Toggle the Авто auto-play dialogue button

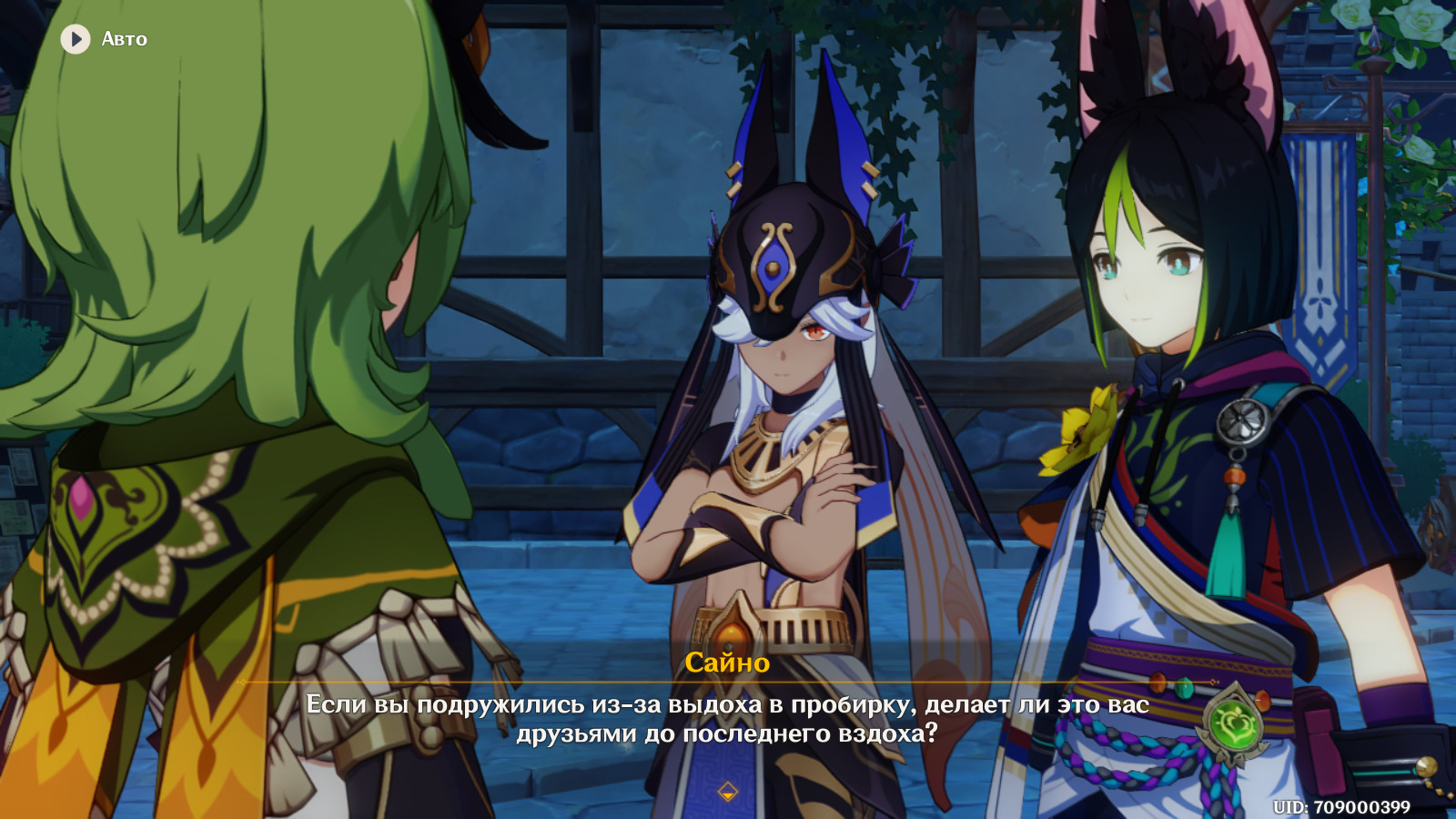click(x=76, y=39)
